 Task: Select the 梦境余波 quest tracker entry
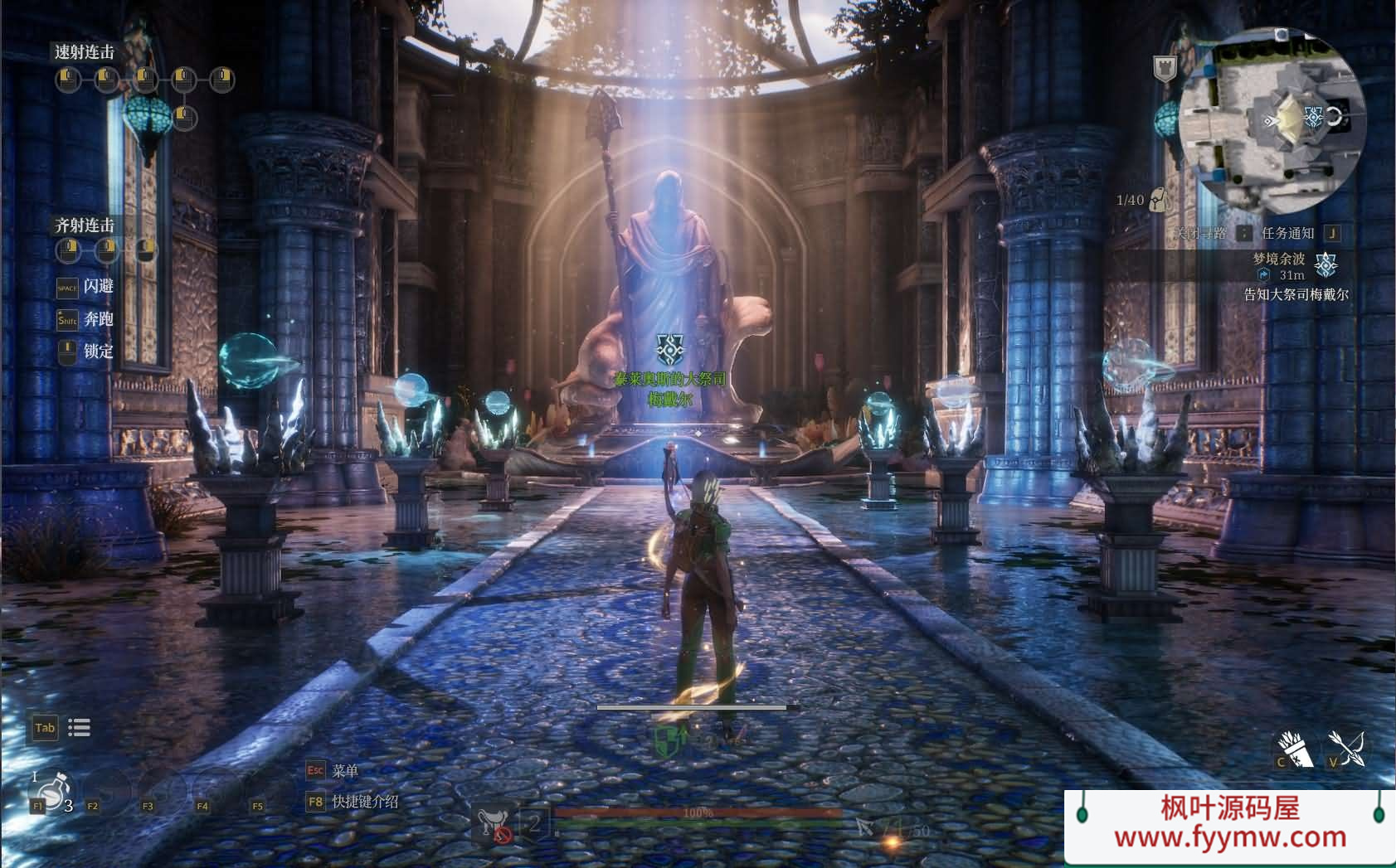tap(1278, 259)
